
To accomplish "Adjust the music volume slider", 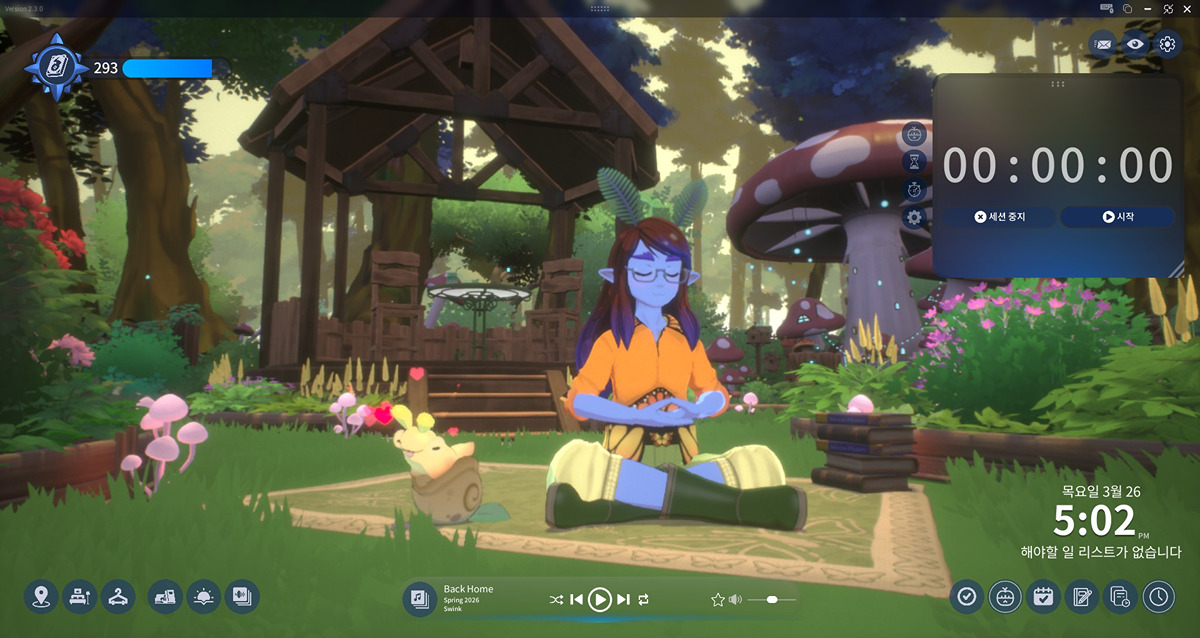I will (772, 599).
